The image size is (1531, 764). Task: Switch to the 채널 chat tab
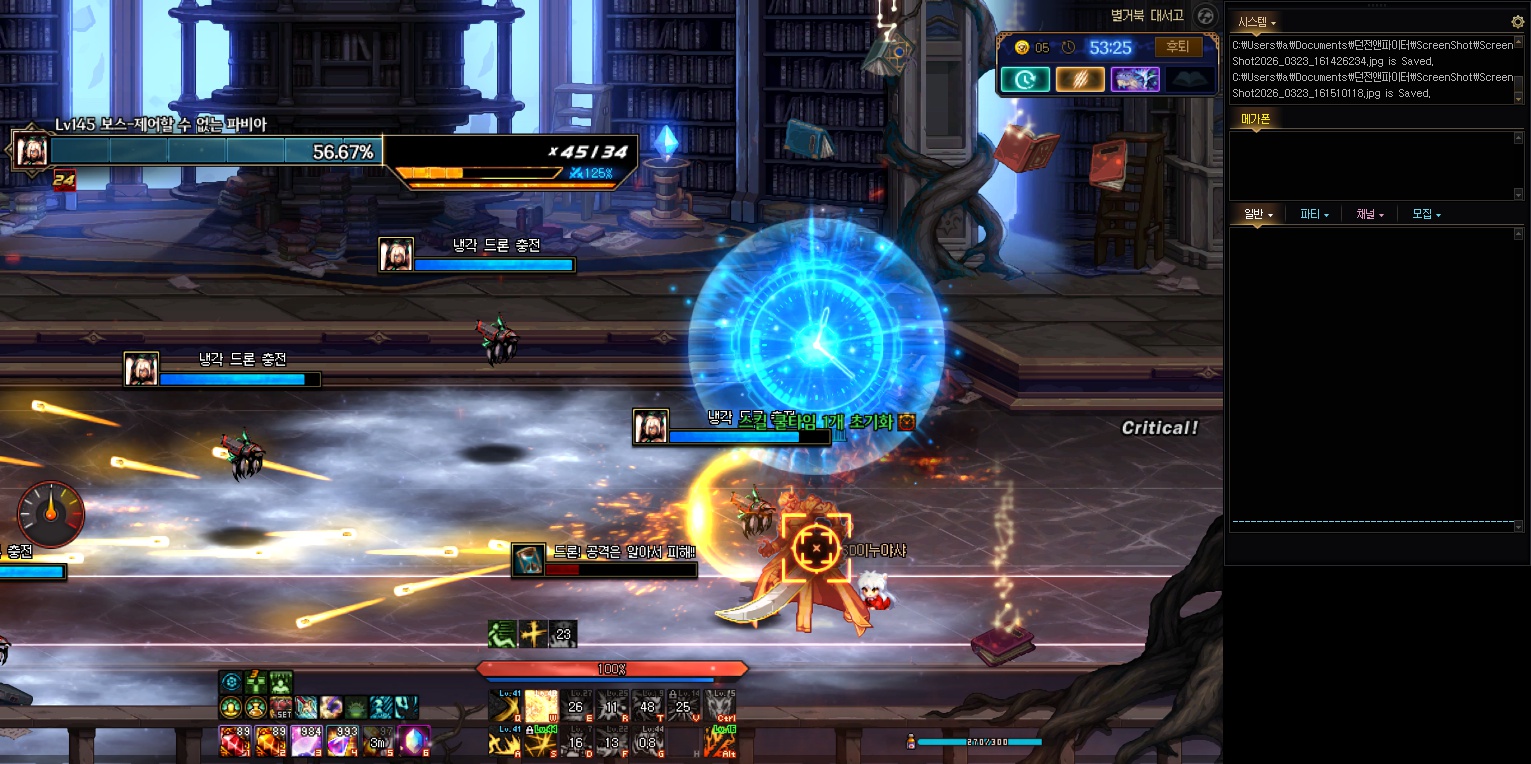pos(1370,214)
